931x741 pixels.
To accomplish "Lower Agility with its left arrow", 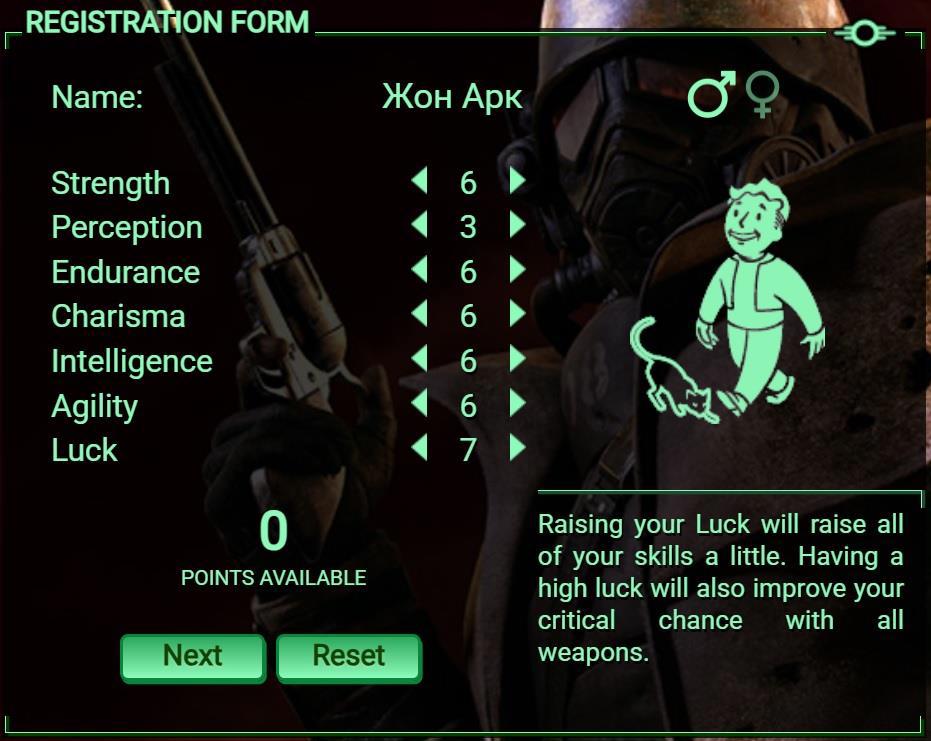I will 419,403.
